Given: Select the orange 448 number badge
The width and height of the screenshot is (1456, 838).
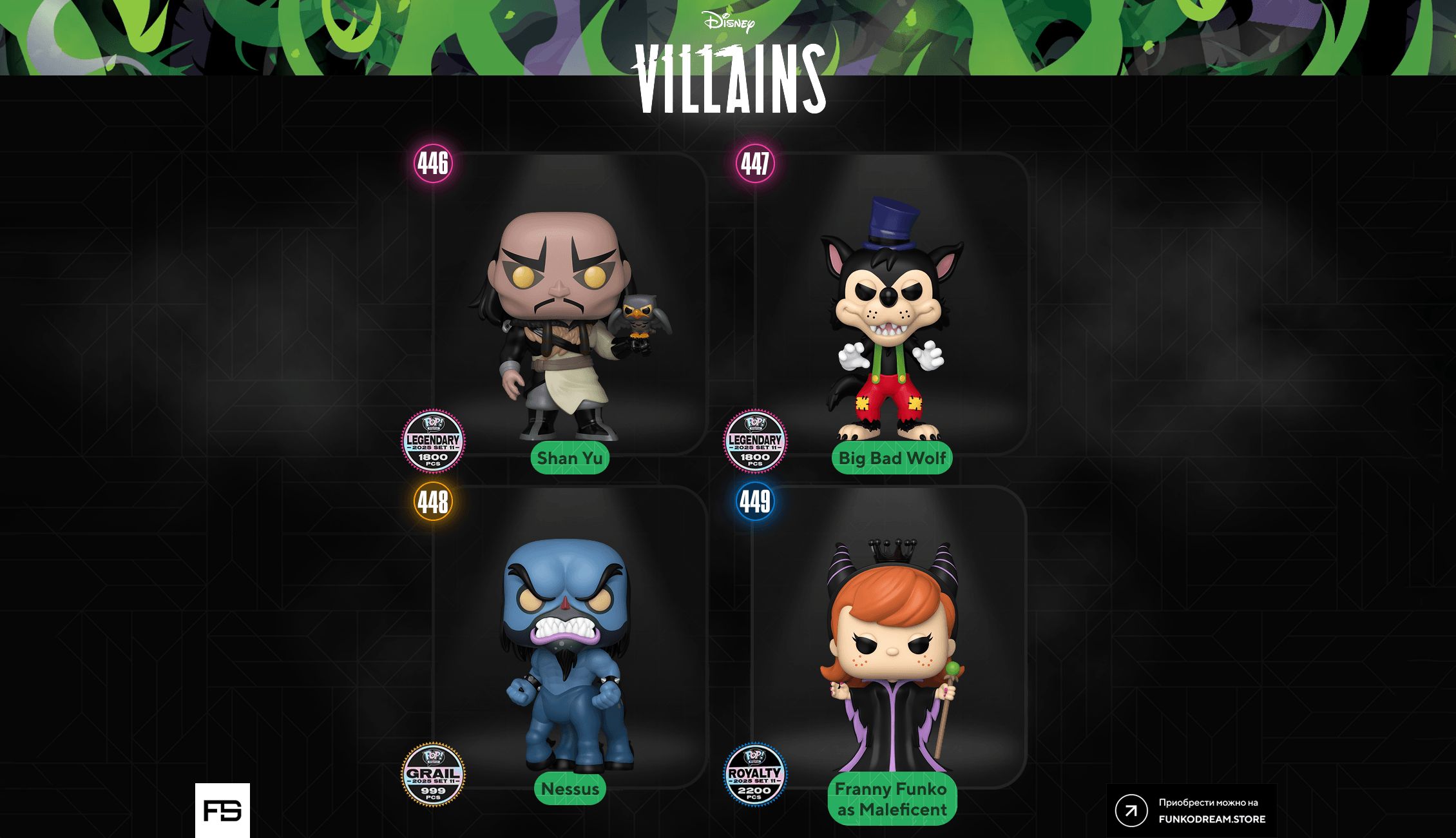Looking at the screenshot, I should (x=433, y=502).
